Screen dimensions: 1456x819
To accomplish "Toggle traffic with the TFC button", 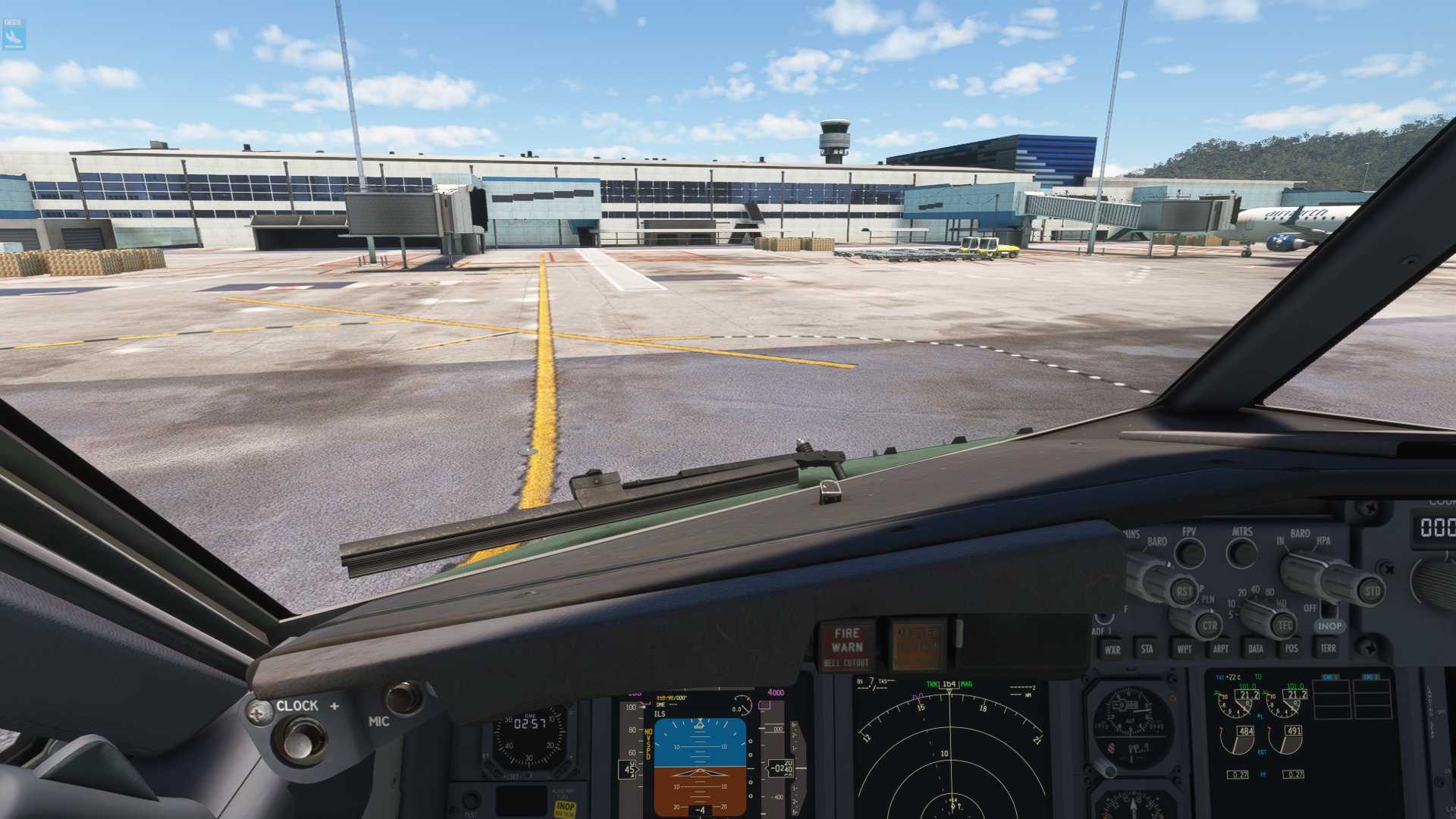I will coord(1284,626).
